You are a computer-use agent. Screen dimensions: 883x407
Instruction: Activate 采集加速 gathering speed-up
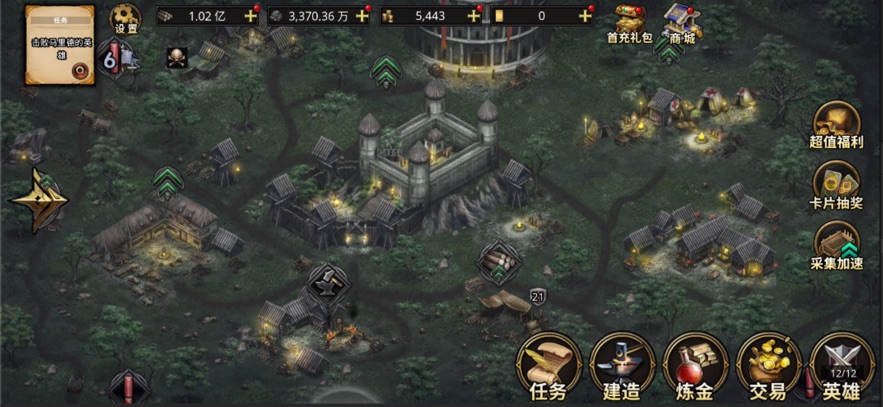837,245
